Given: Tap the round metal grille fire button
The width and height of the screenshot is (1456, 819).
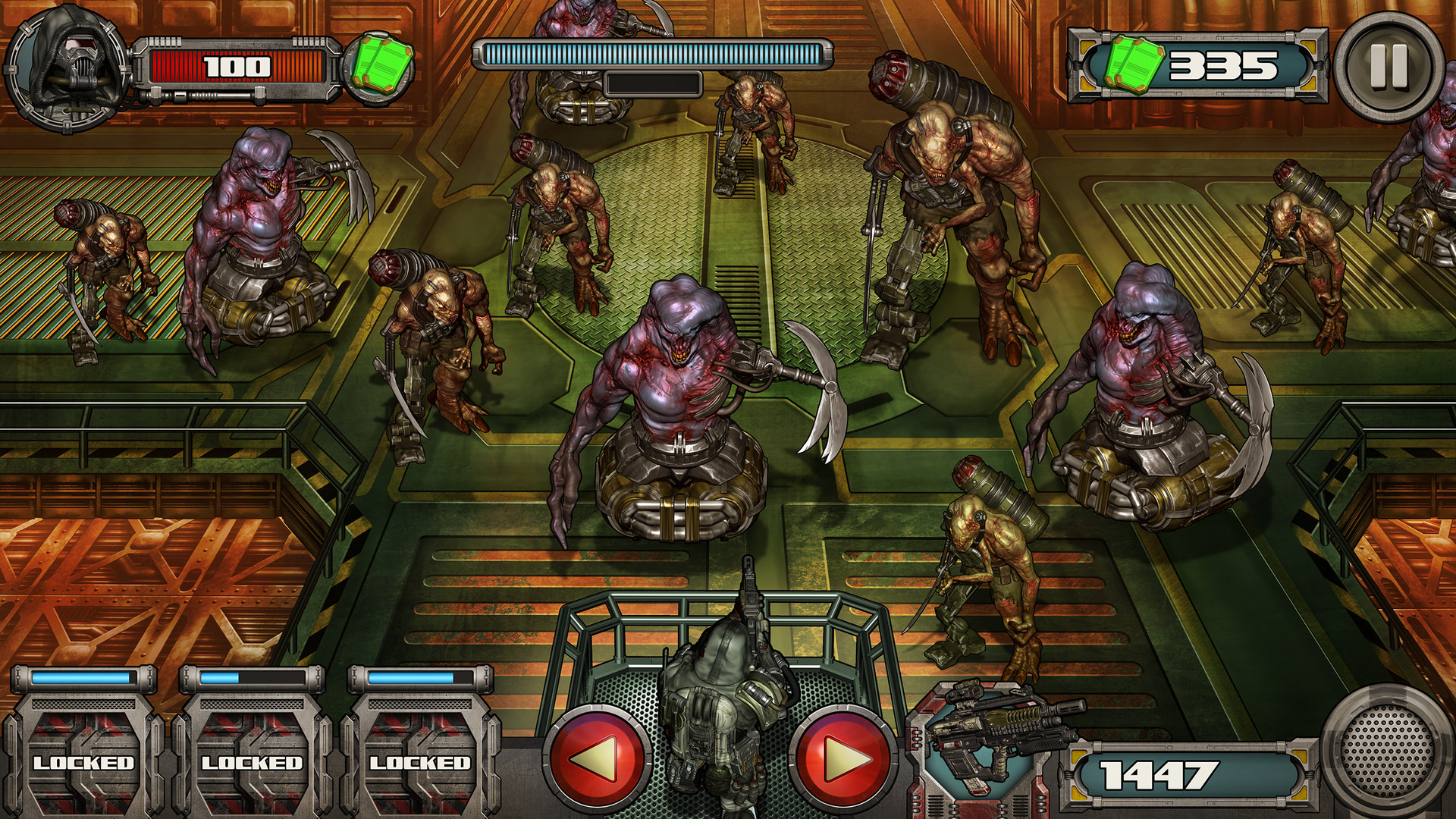Looking at the screenshot, I should click(x=1387, y=750).
